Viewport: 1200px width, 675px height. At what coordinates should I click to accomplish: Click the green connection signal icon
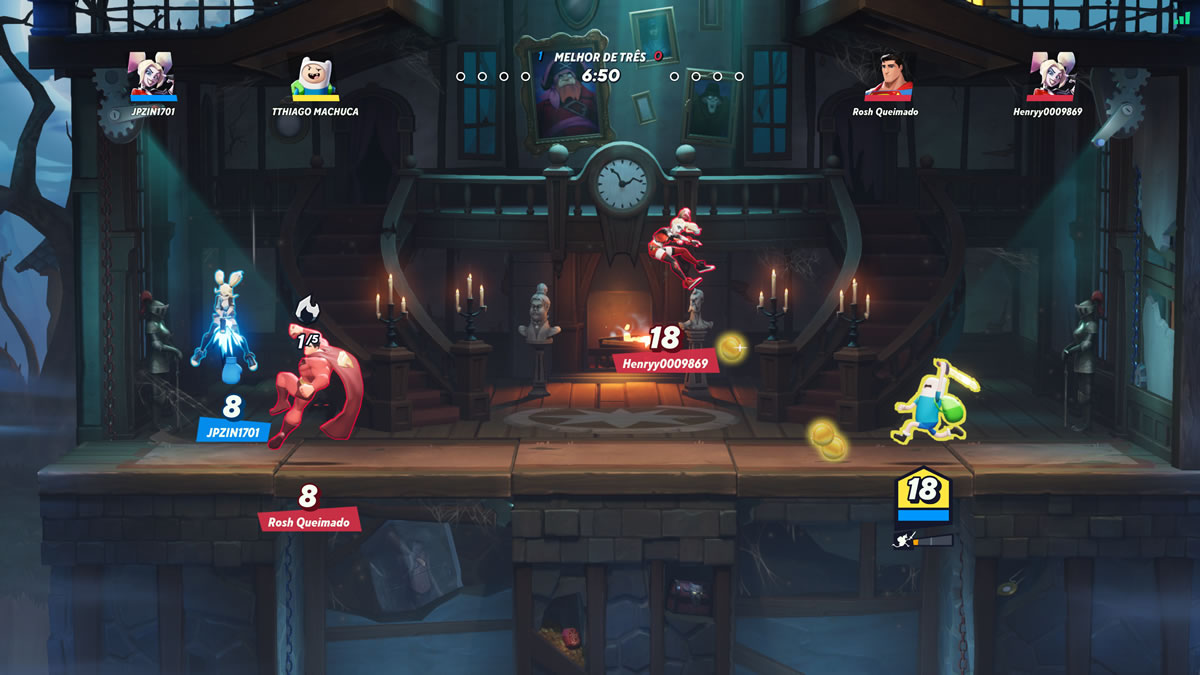pos(1183,19)
